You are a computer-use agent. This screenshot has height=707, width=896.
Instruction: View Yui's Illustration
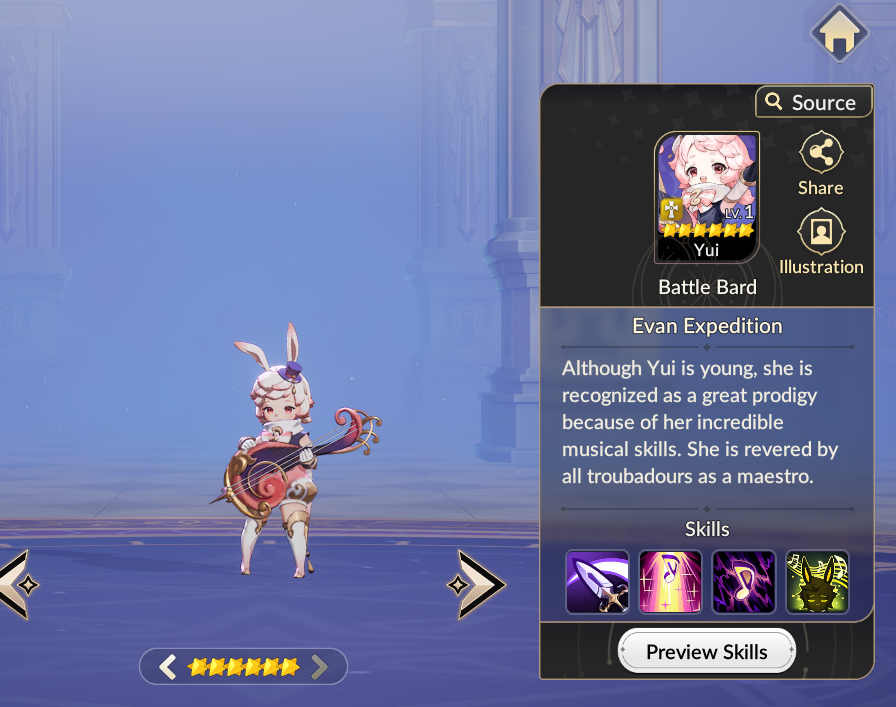pos(821,242)
